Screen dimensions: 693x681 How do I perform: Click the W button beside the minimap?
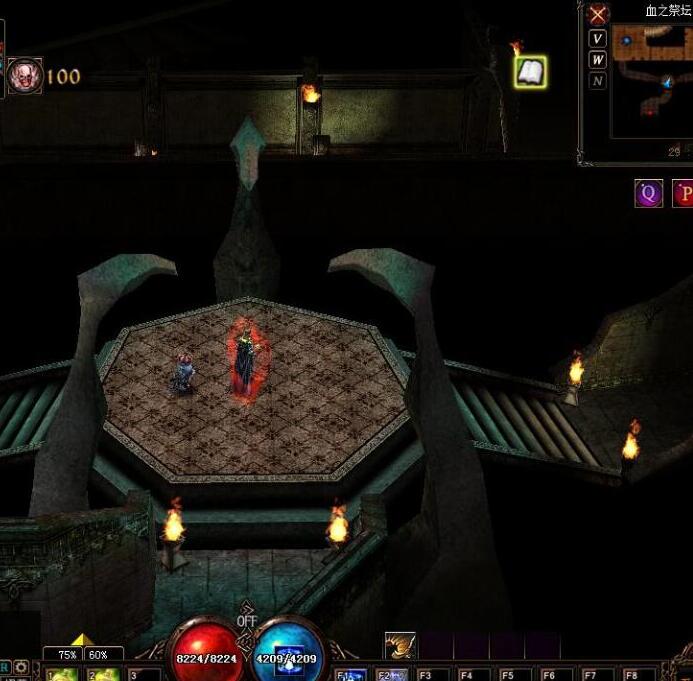click(x=598, y=60)
